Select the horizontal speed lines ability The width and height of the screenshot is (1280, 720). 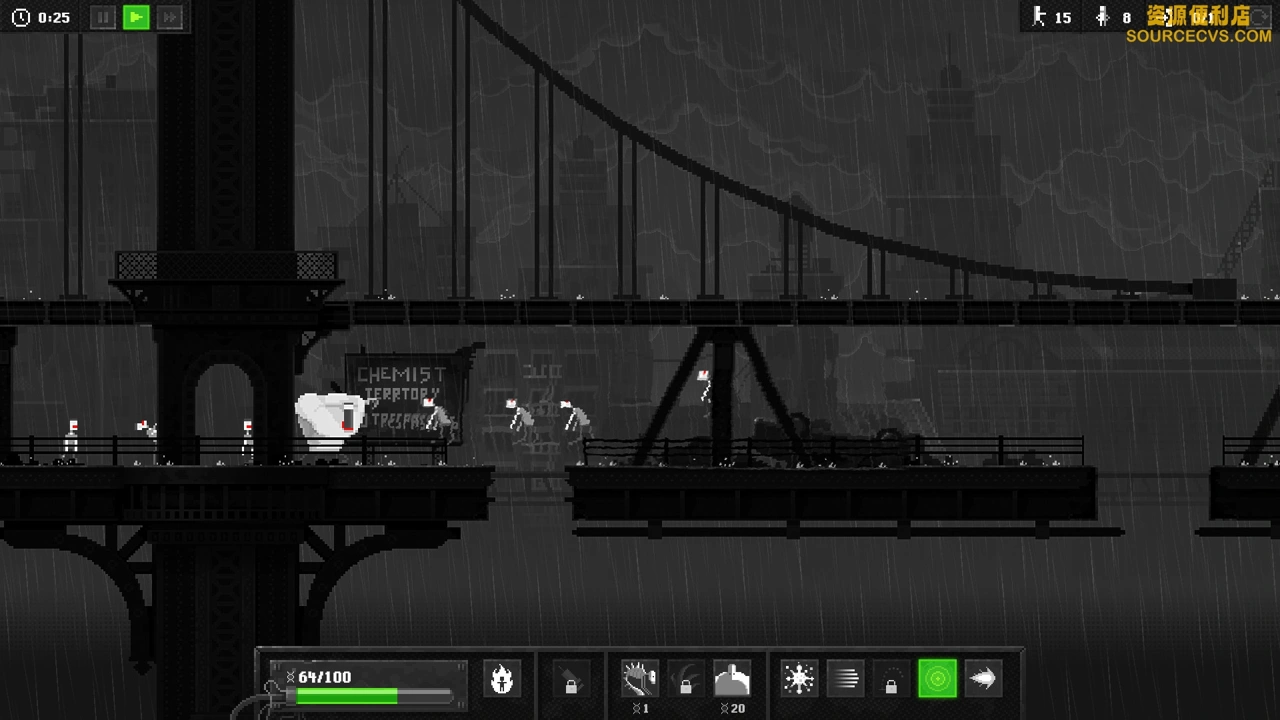click(x=845, y=679)
